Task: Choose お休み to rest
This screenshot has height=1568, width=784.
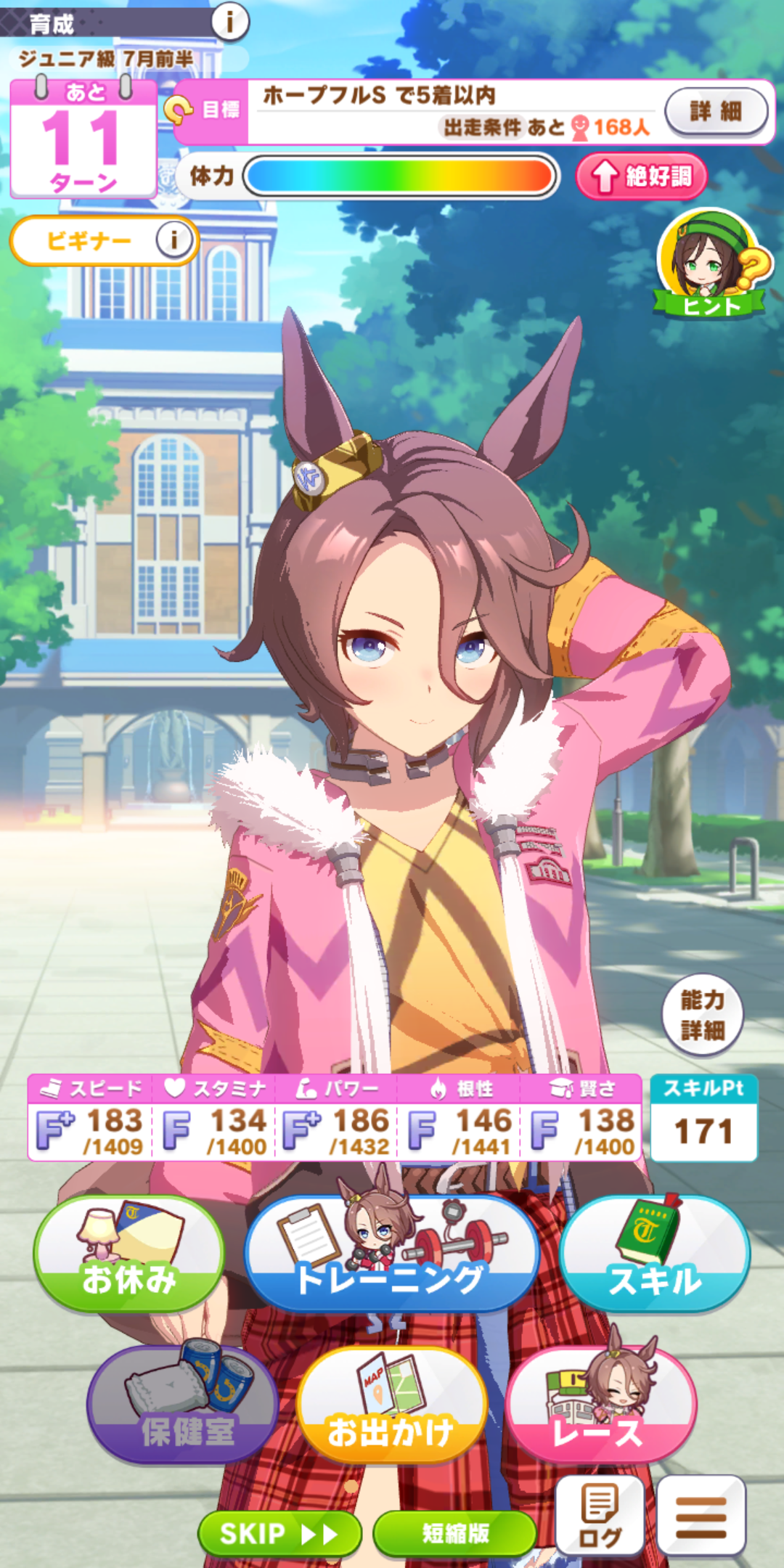Action: (128, 1254)
